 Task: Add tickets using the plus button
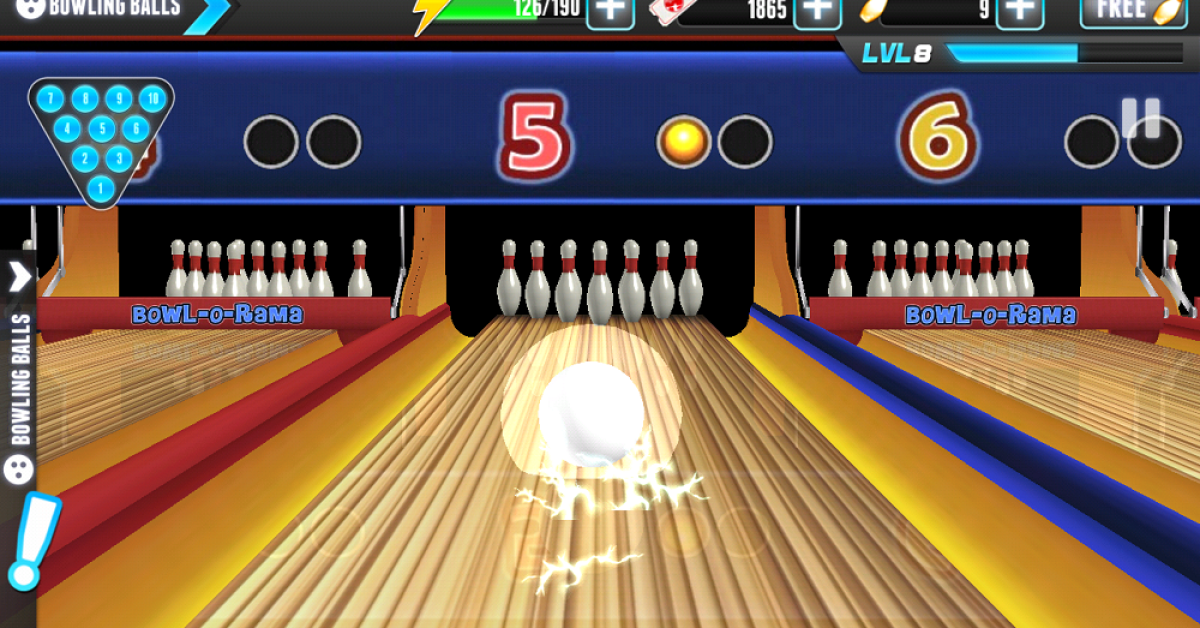(818, 11)
